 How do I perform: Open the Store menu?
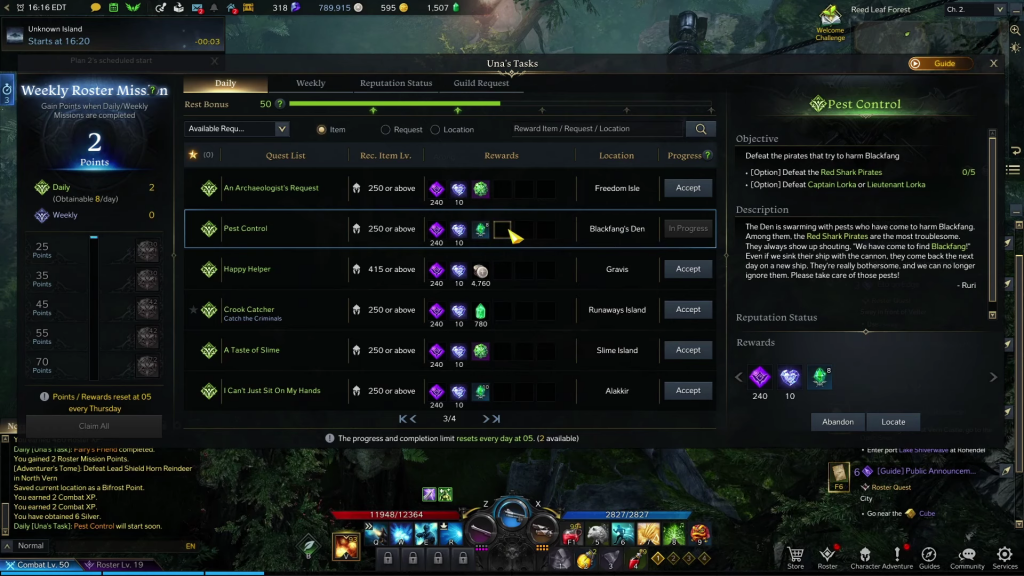pyautogui.click(x=795, y=556)
